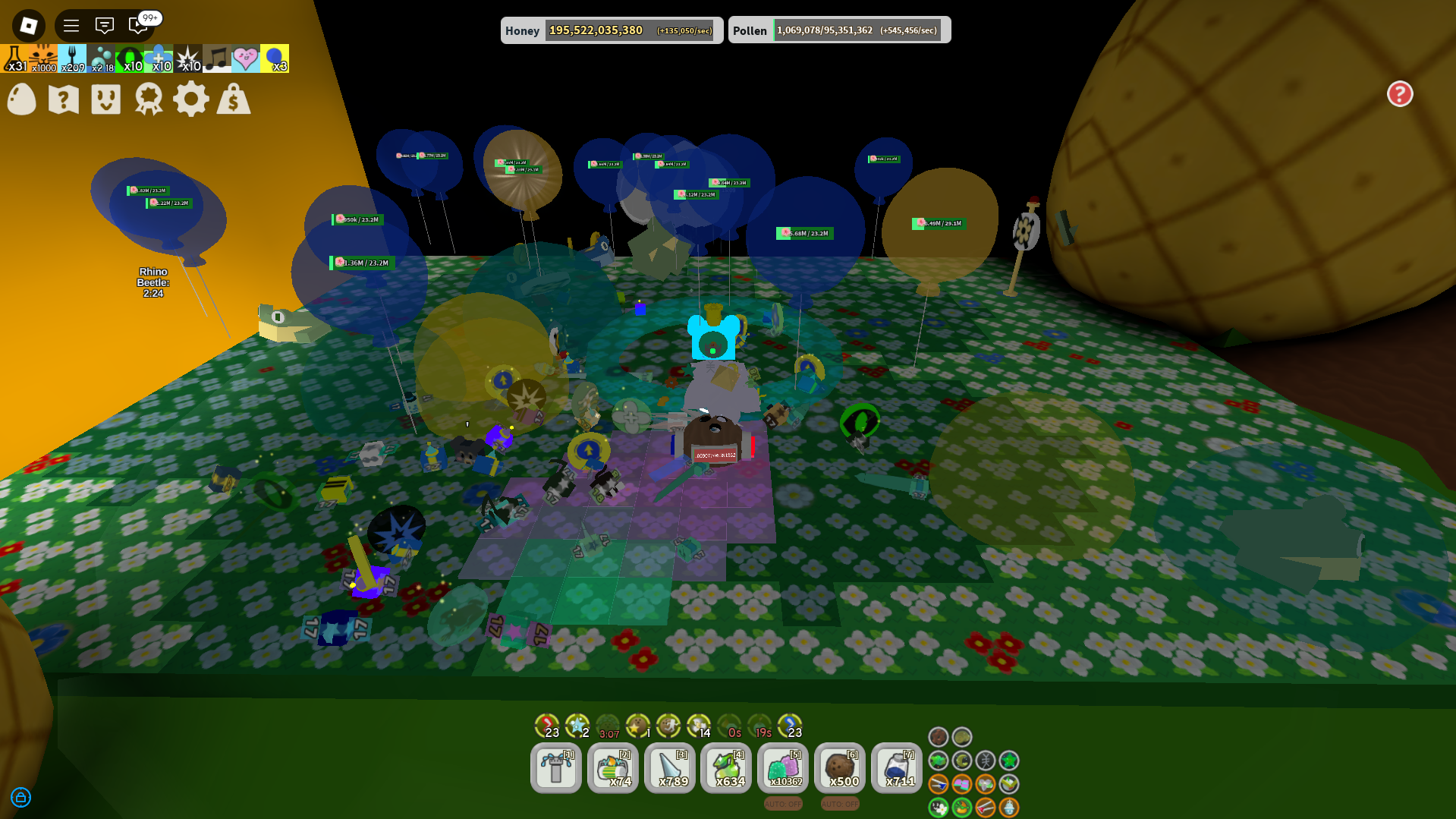Open the Roblox hamburger menu
Viewport: 1456px width, 819px height.
tap(71, 25)
